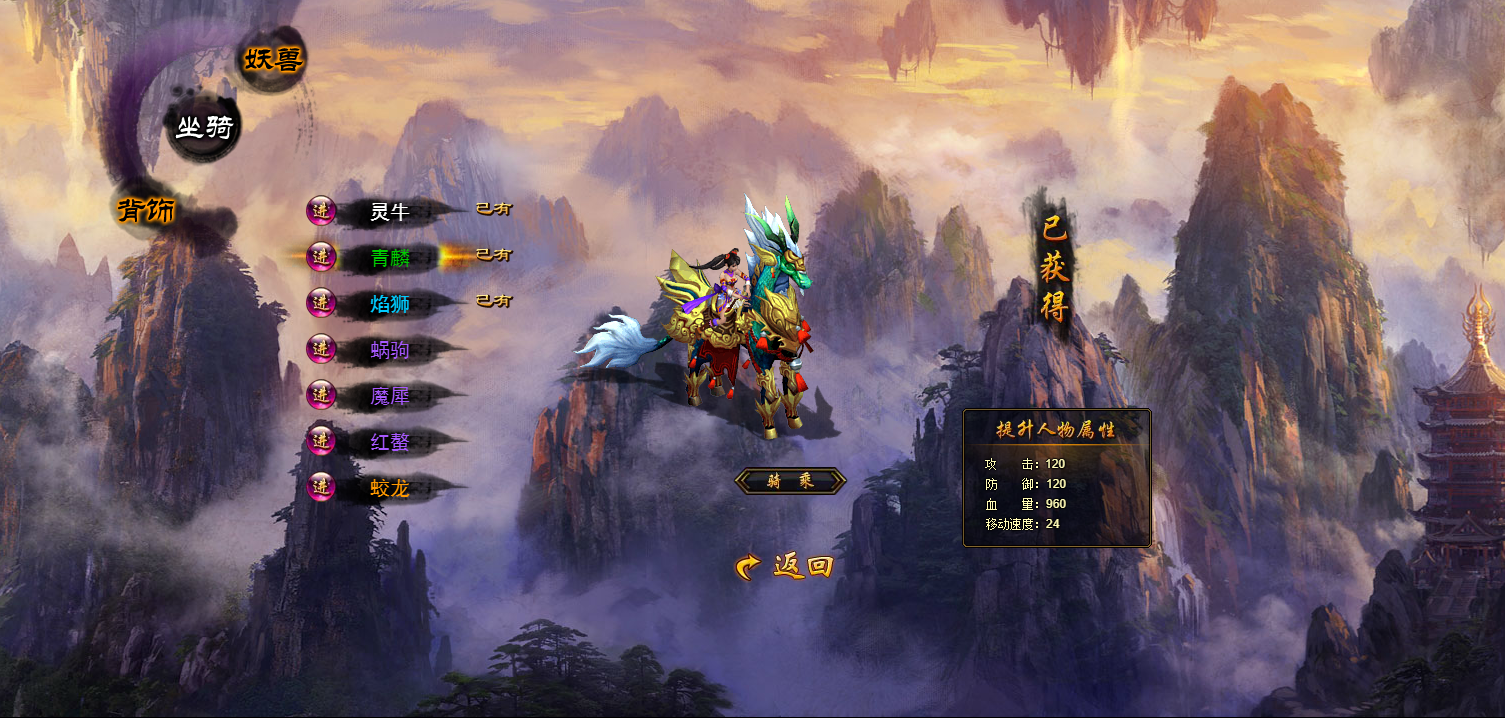Viewport: 1505px width, 718px height.
Task: Ride the mount with the 骑乘 button
Action: pos(790,481)
